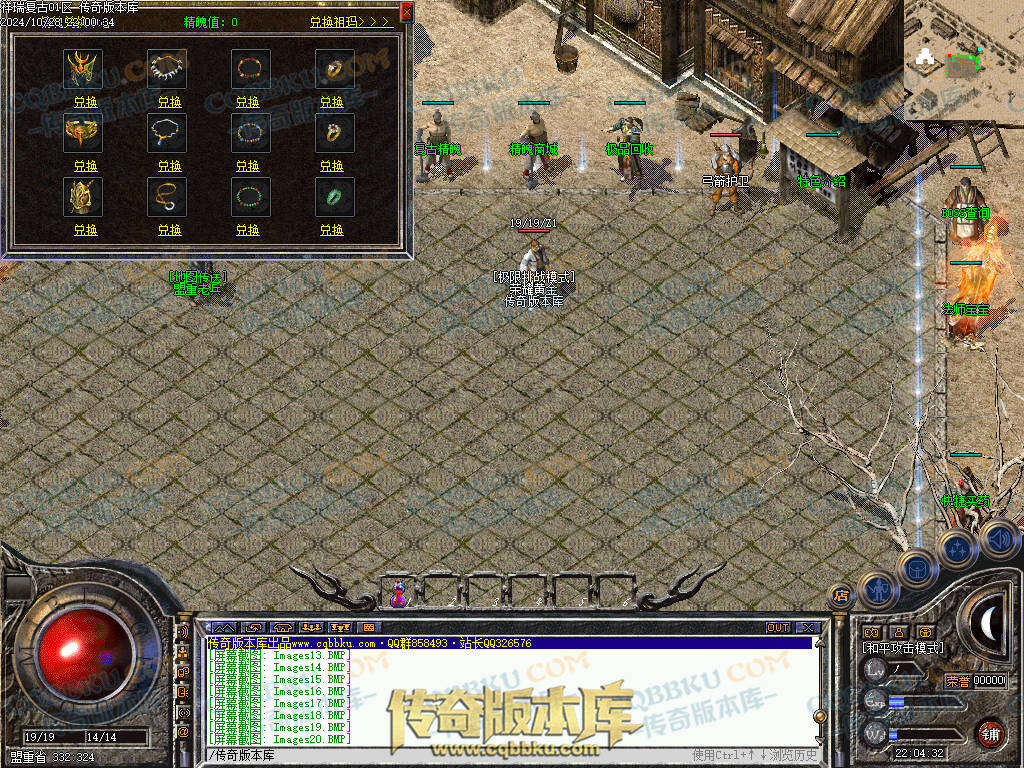Viewport: 1024px width, 768px height.
Task: Select the red-gem gold ring icon
Action: click(x=331, y=132)
